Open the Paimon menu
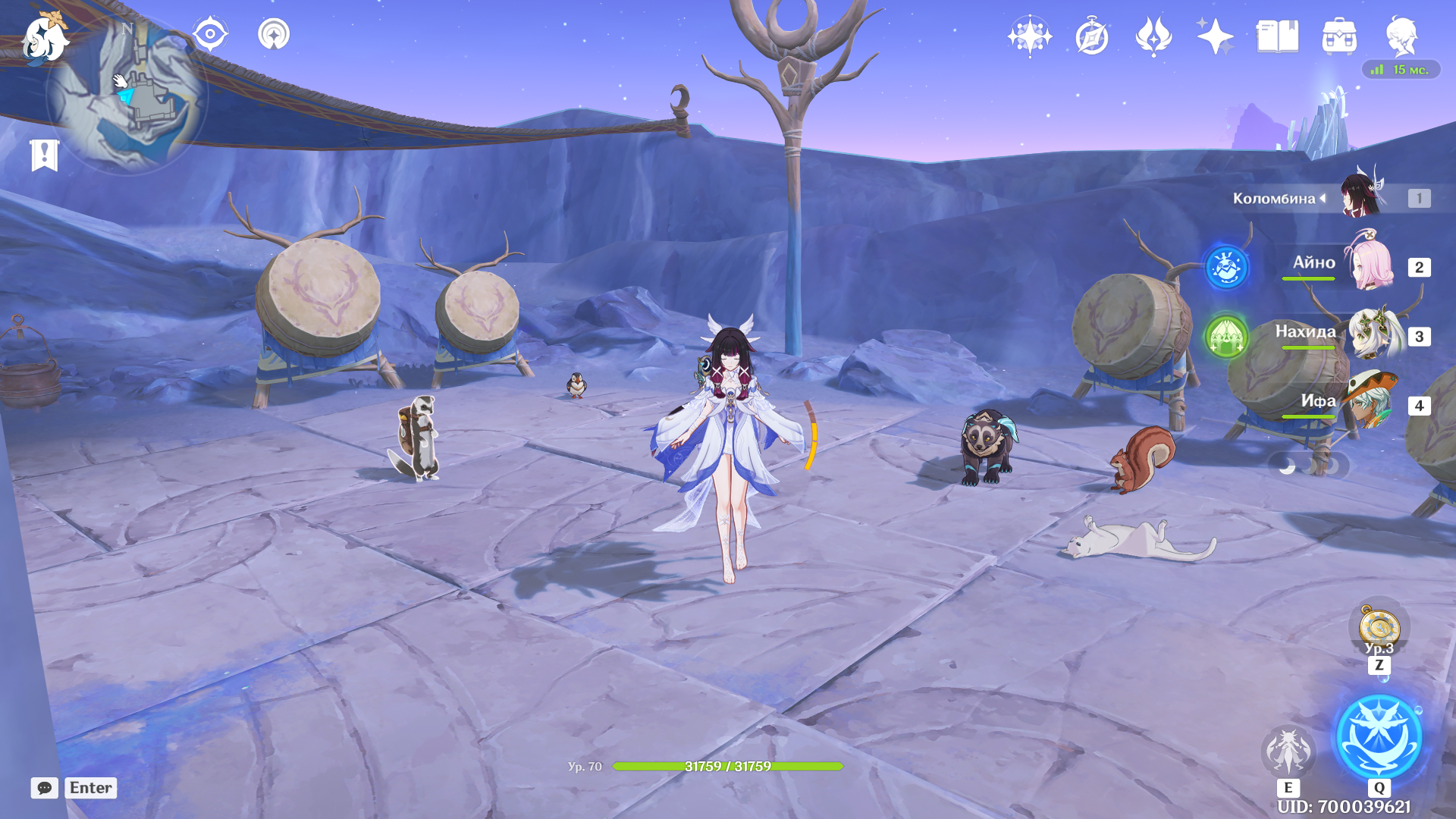 pyautogui.click(x=44, y=38)
